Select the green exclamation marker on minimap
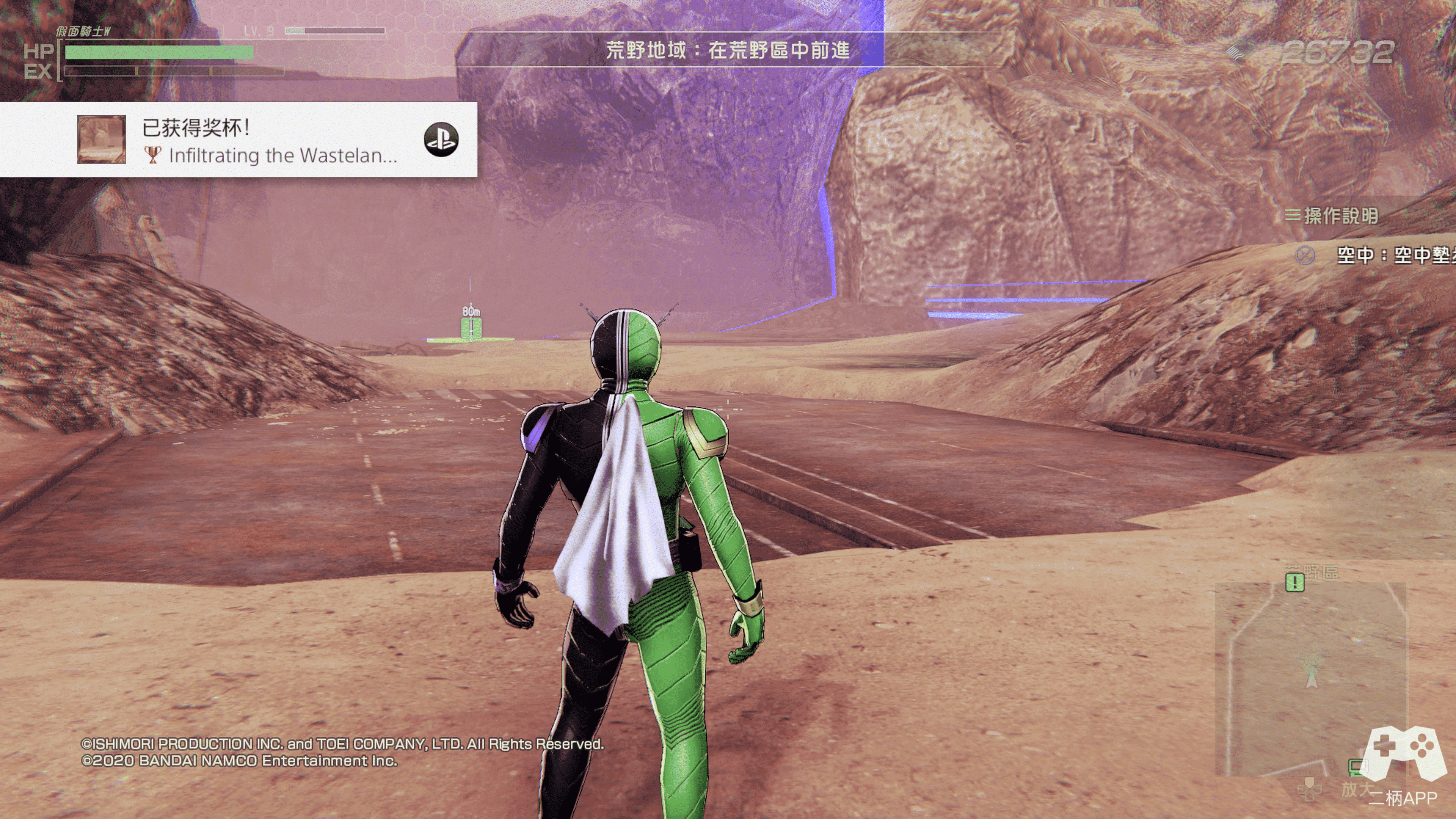1456x819 pixels. point(1295,582)
